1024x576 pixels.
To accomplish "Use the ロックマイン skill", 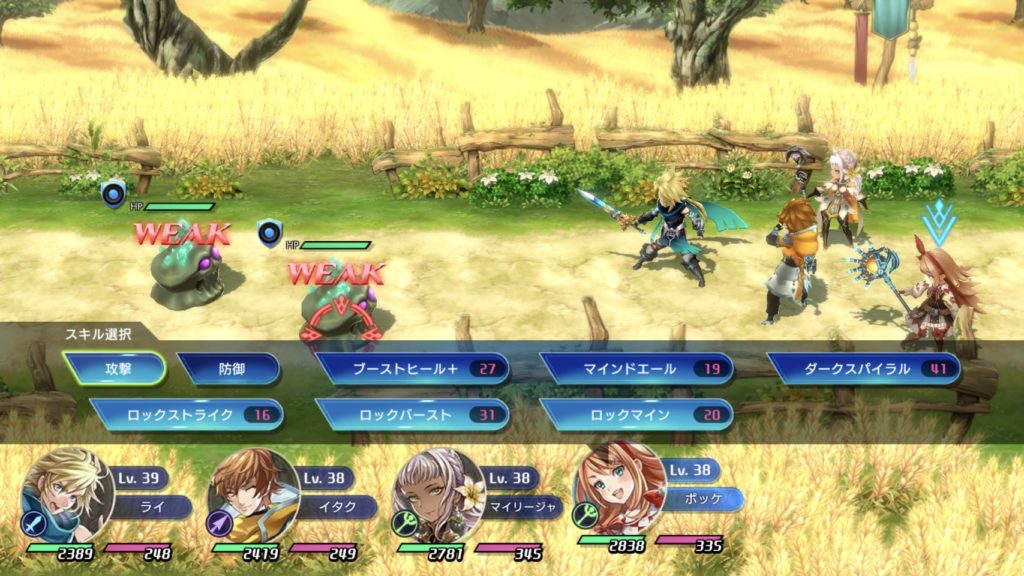I will (636, 414).
